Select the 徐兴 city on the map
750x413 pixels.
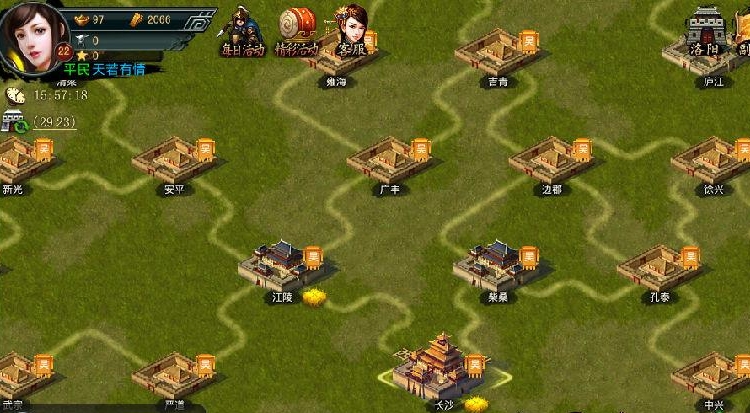click(709, 160)
